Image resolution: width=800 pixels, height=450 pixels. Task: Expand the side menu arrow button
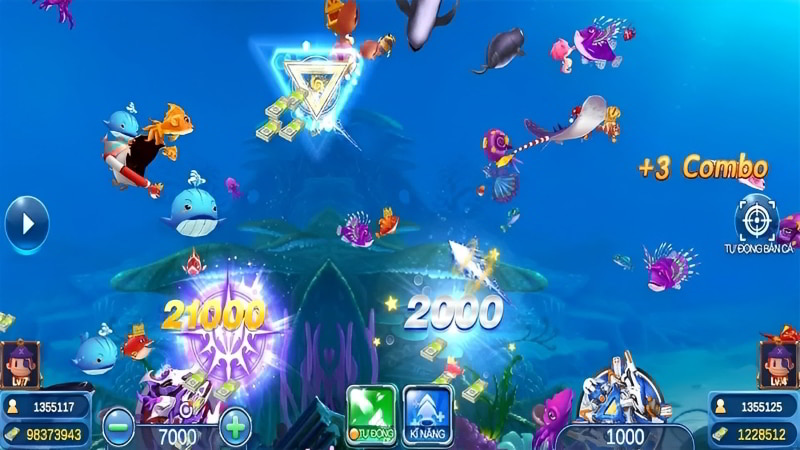click(x=26, y=224)
